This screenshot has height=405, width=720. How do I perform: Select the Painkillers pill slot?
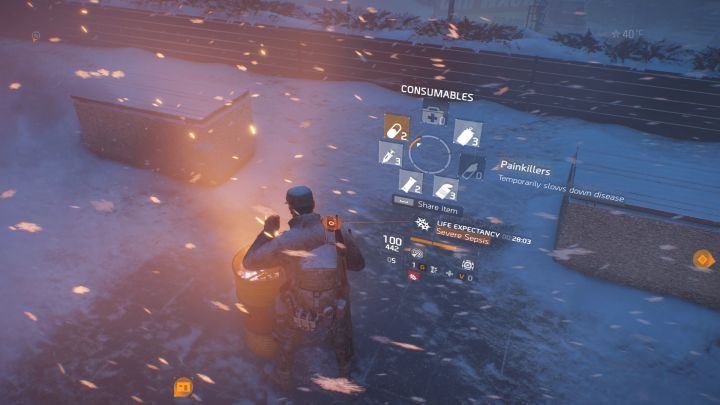(397, 127)
